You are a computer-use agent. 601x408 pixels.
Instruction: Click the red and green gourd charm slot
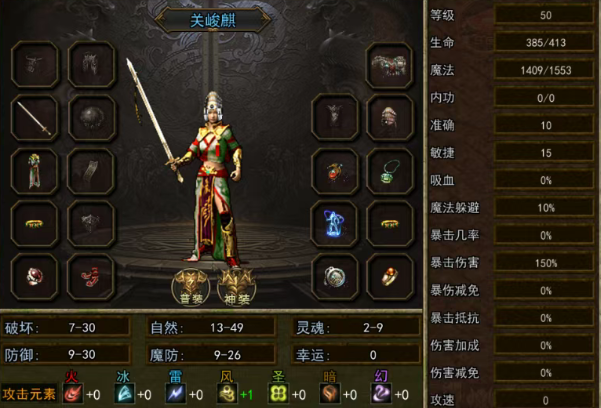[334, 171]
